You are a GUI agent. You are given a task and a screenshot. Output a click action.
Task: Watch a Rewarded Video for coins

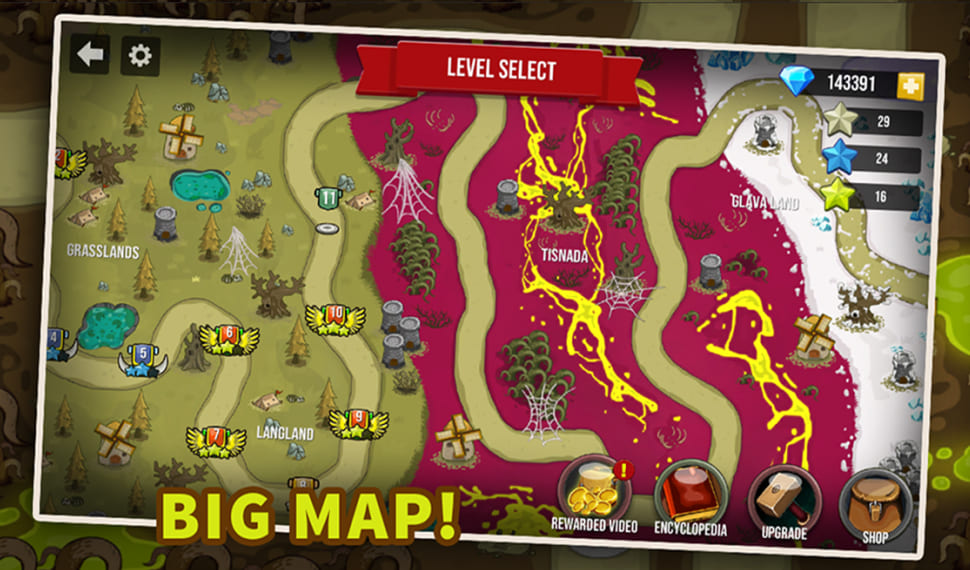tap(594, 493)
